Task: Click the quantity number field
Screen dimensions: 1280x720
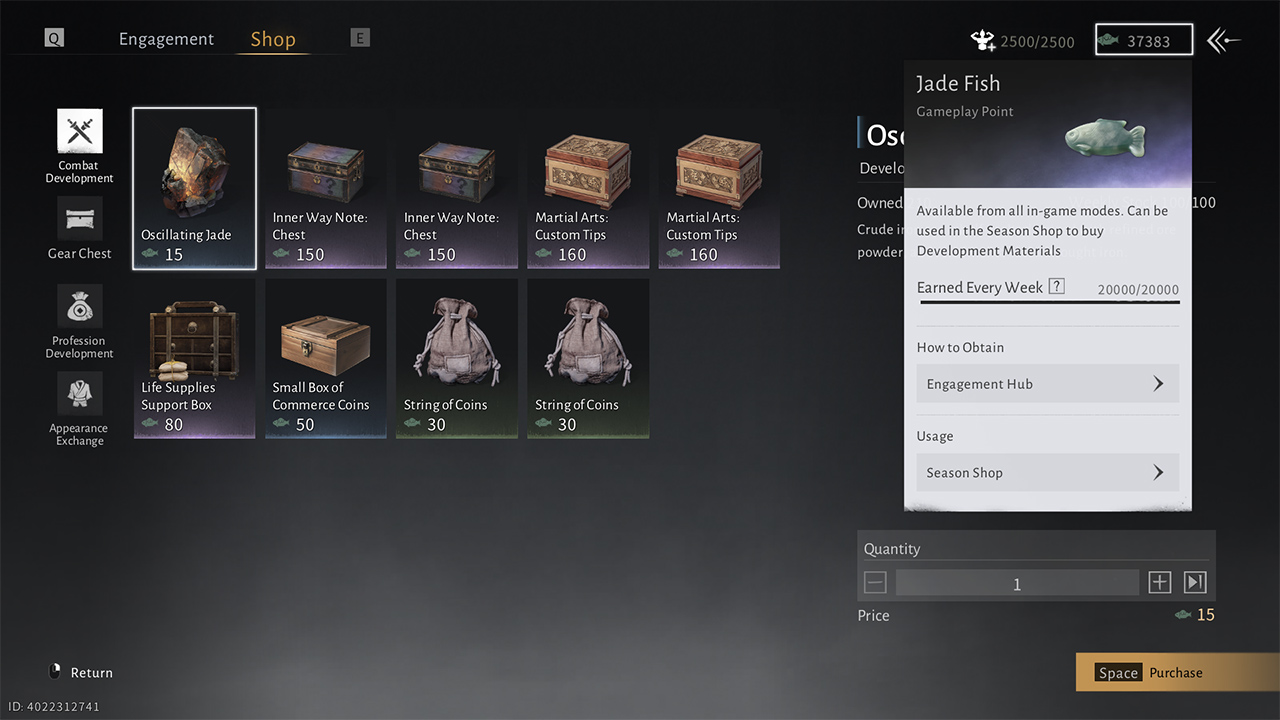Action: (x=1016, y=583)
